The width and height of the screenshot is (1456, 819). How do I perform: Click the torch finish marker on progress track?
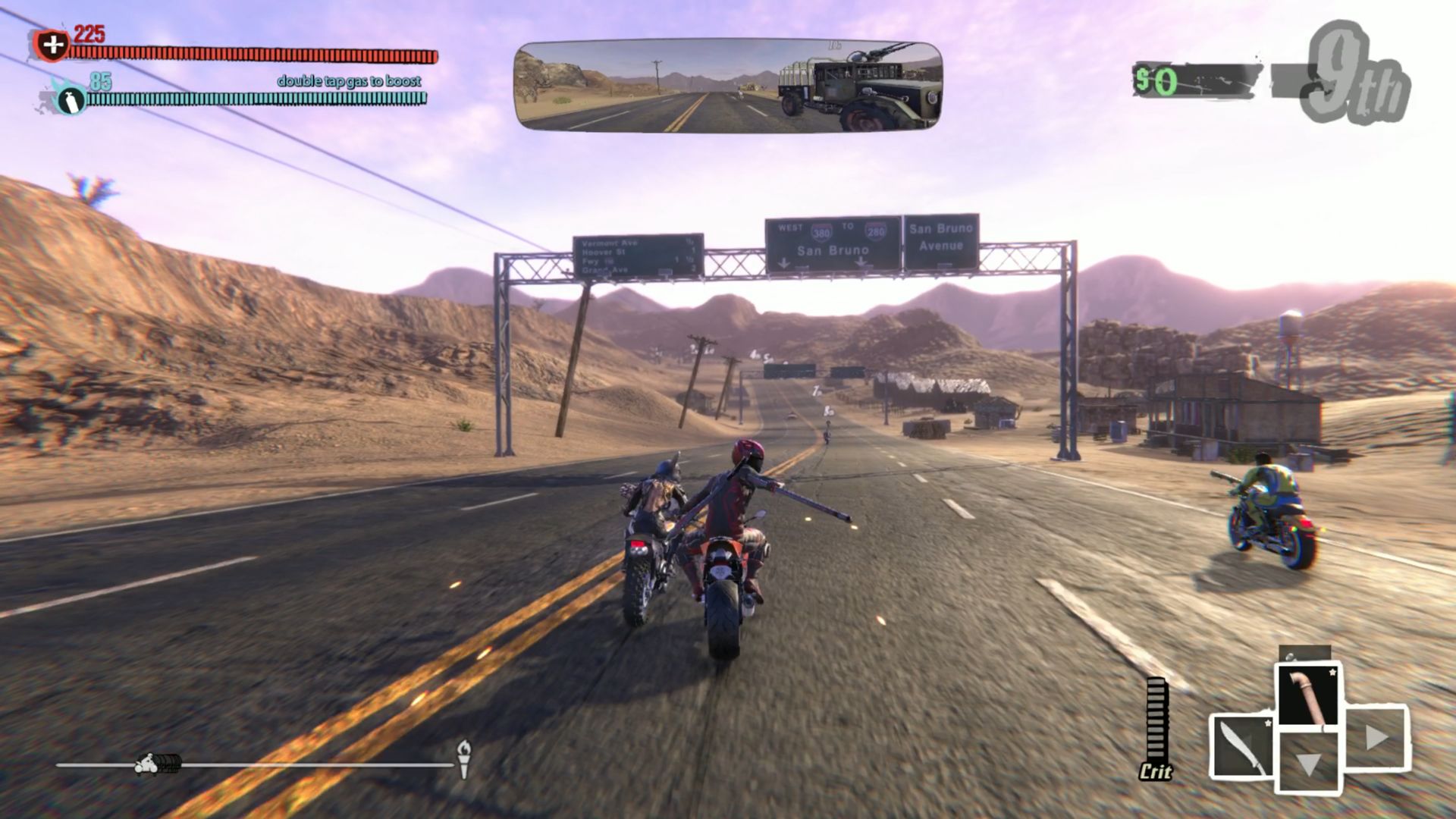tap(464, 758)
